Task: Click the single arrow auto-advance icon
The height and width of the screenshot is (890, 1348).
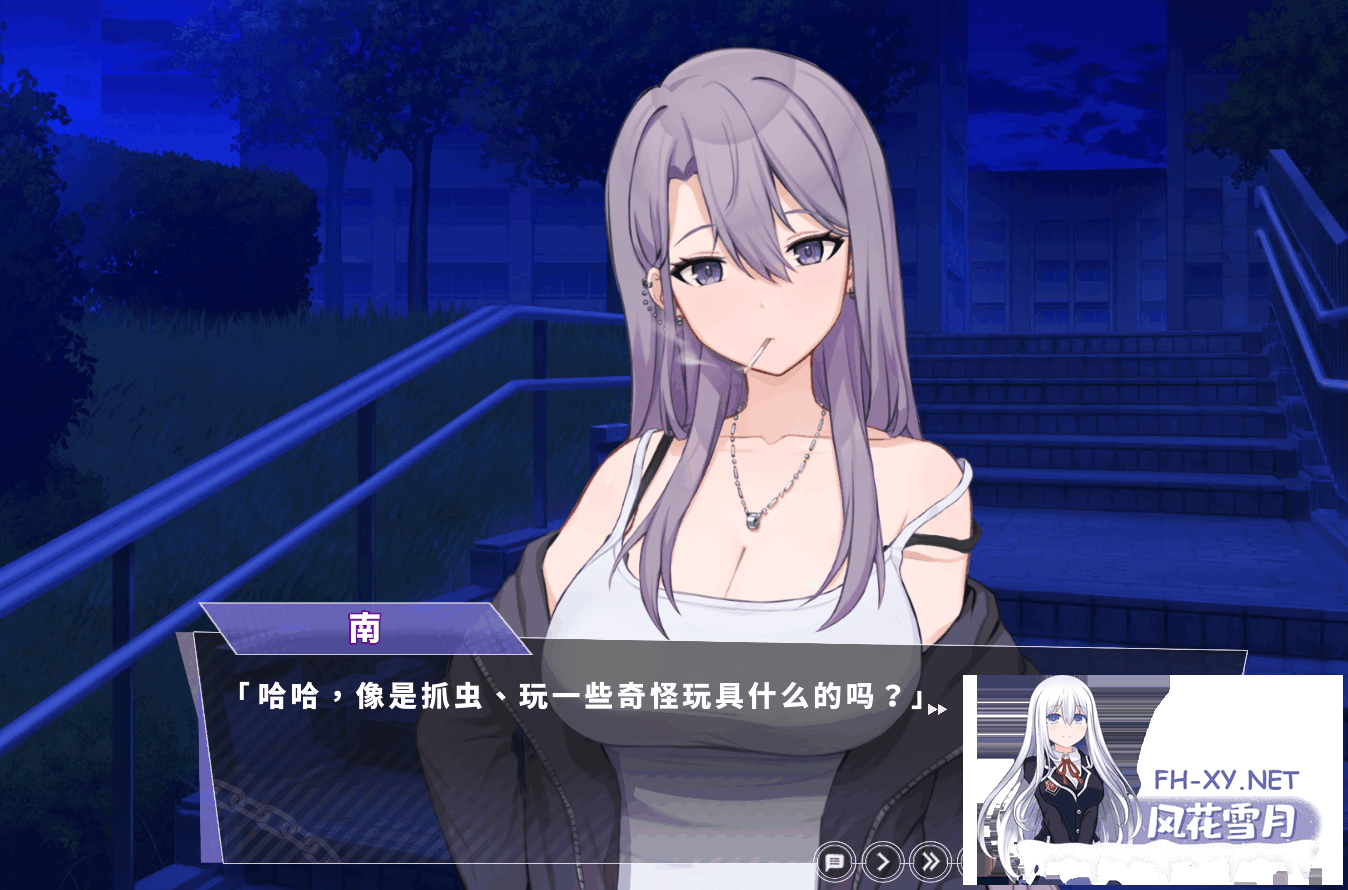Action: pos(880,861)
